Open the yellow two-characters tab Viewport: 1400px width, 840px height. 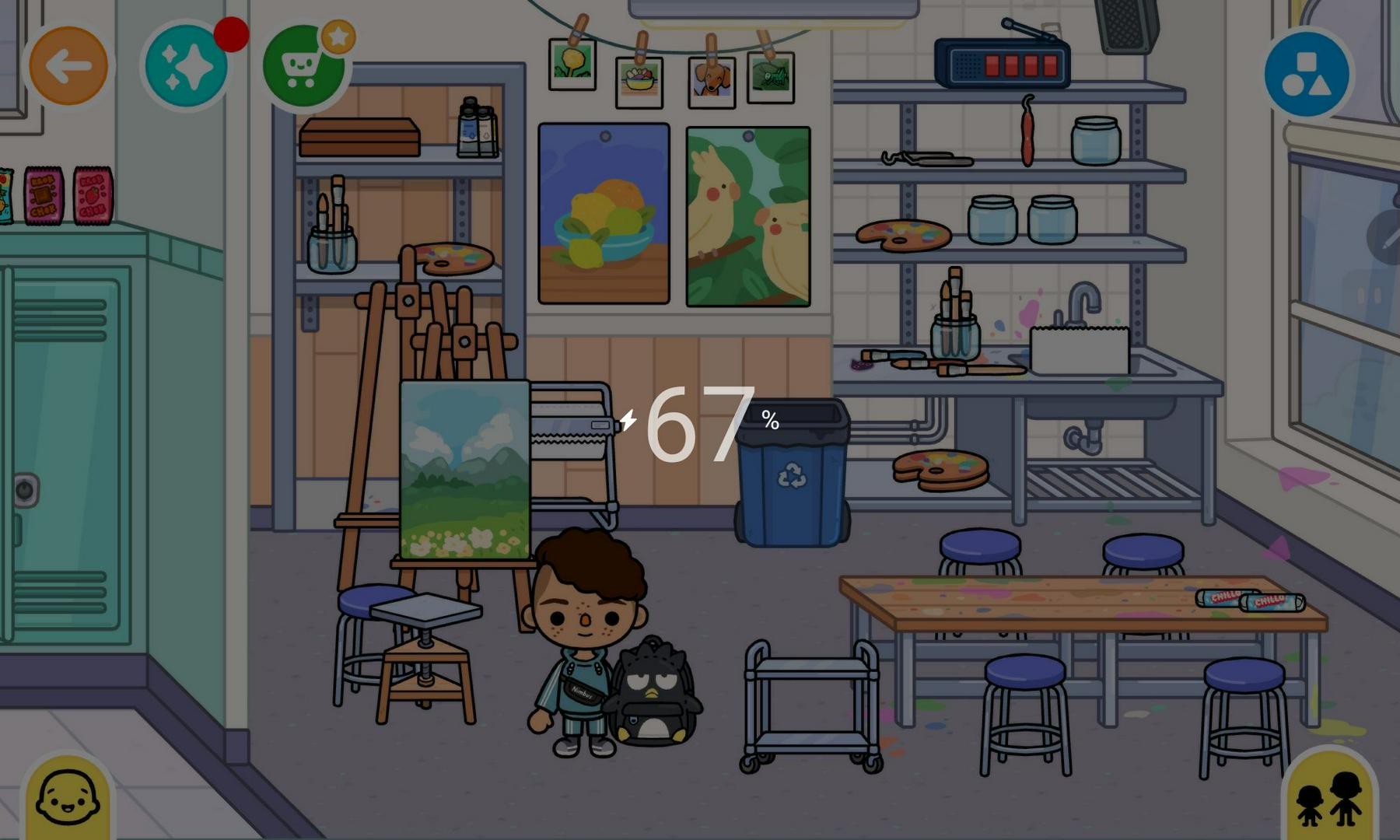point(1329,799)
